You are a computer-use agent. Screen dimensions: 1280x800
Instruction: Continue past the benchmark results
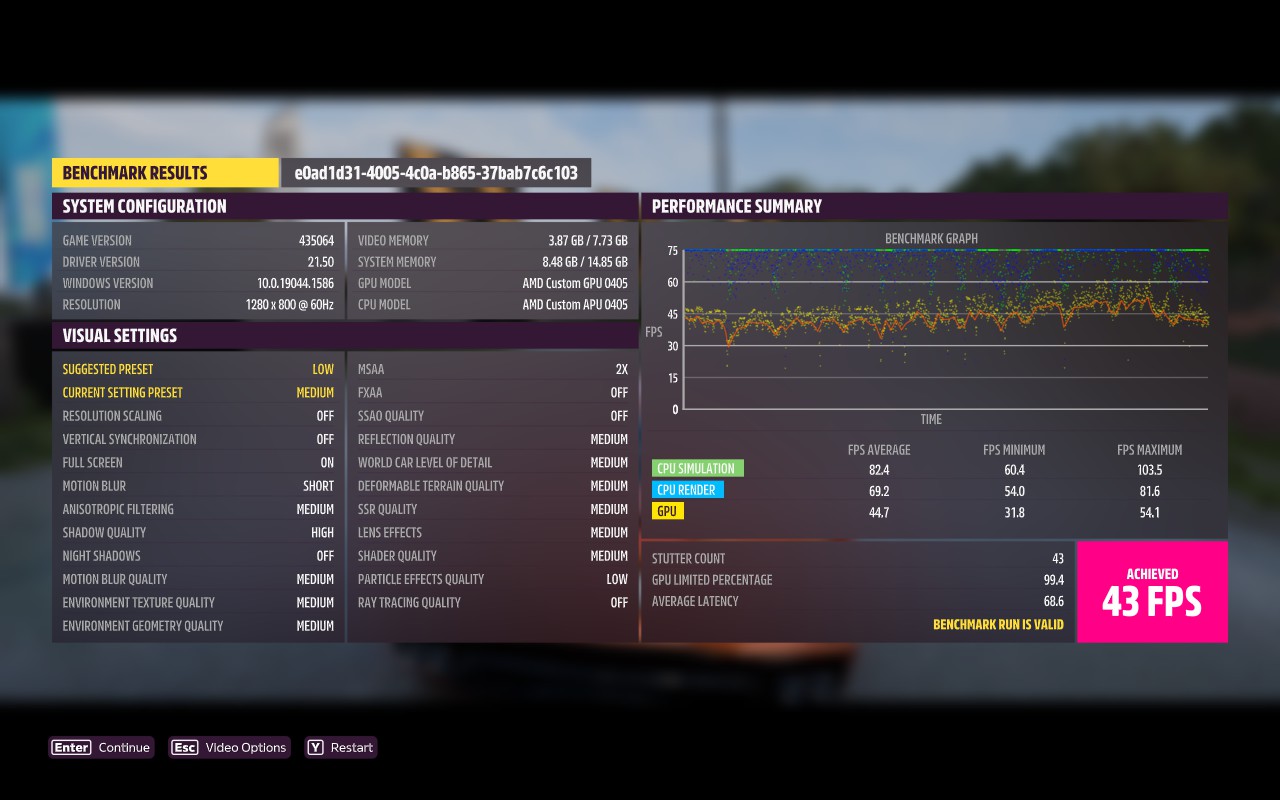pos(102,748)
